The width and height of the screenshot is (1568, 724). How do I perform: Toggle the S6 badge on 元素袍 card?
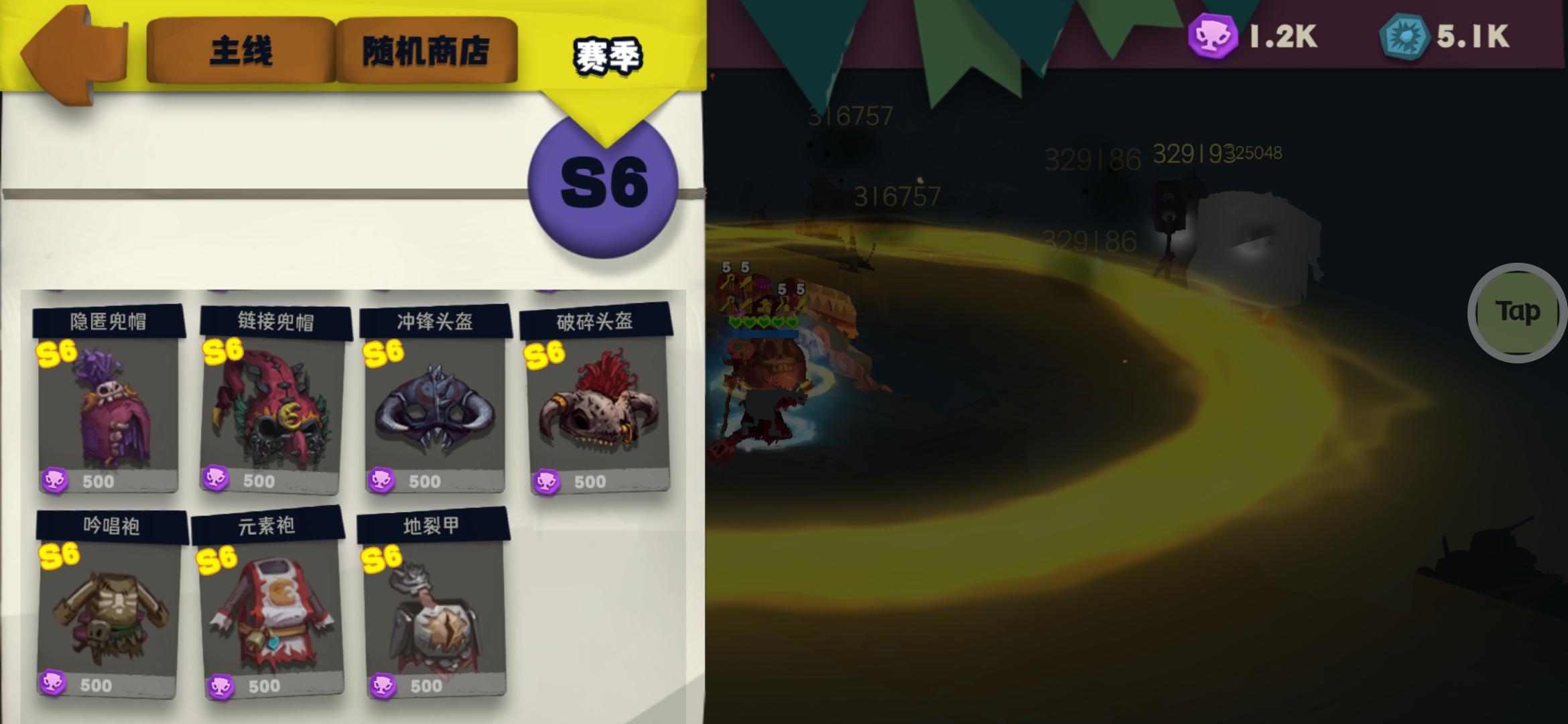click(x=216, y=556)
